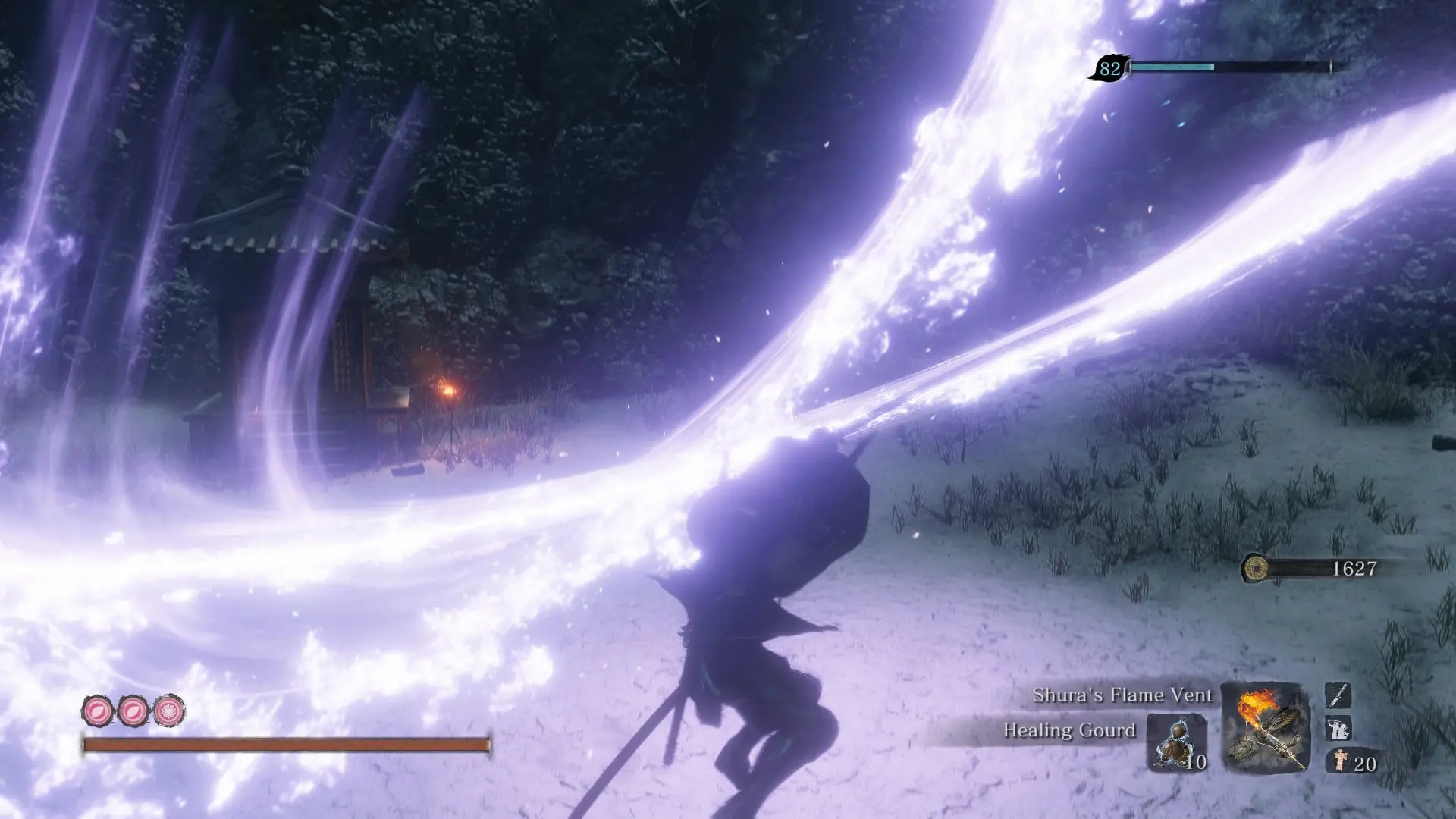The image size is (1456, 819).
Task: Use the Healing Gourd quick item
Action: (1175, 742)
